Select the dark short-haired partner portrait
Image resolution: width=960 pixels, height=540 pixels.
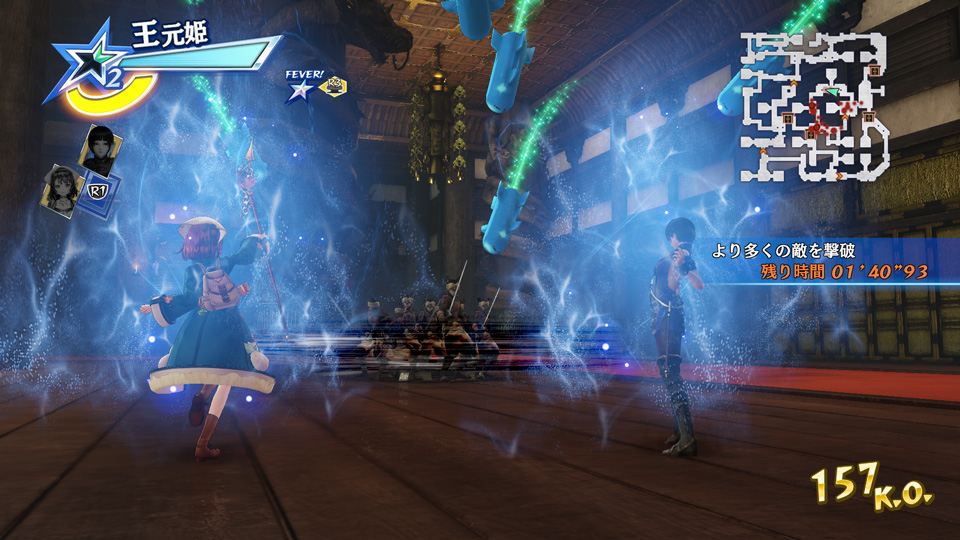(101, 148)
